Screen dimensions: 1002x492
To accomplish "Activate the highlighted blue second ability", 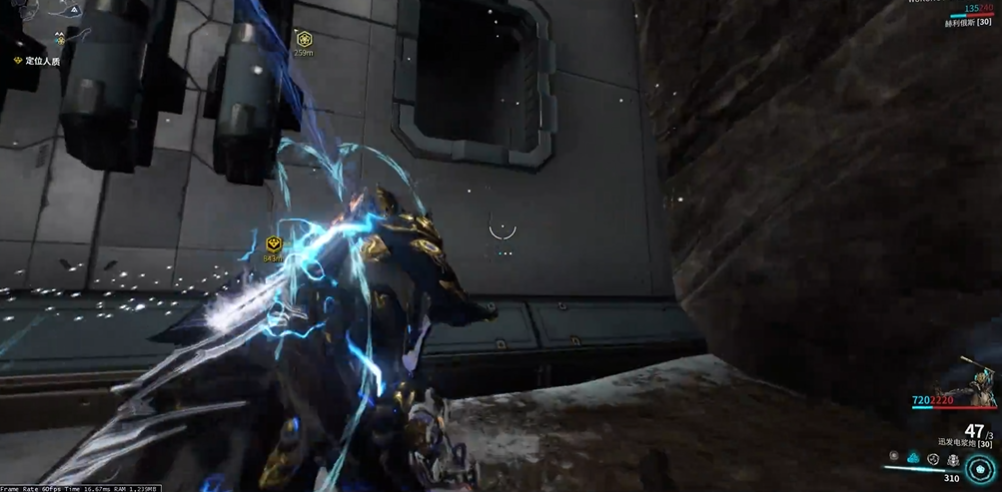I will pos(913,458).
